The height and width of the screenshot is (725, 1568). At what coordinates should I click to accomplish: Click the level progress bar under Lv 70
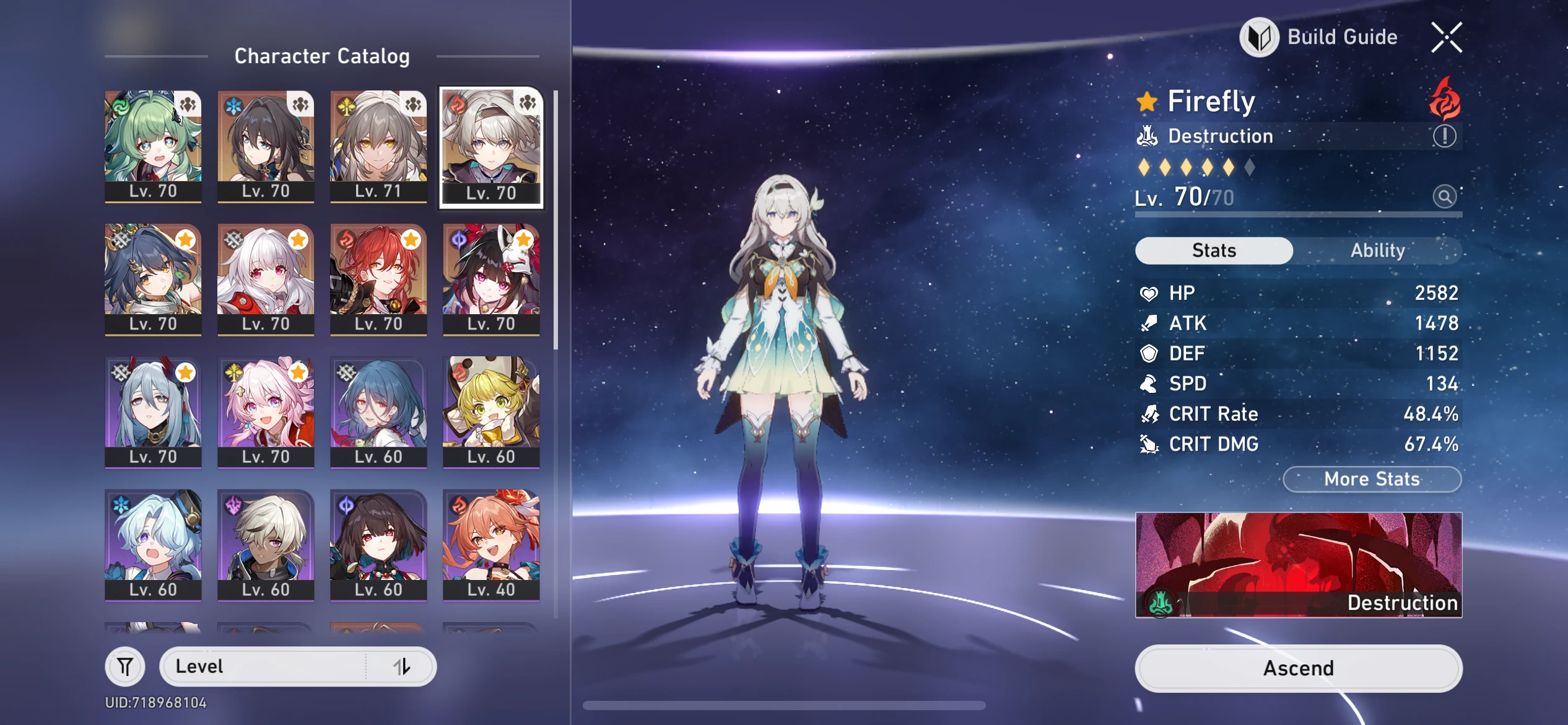coord(1299,215)
